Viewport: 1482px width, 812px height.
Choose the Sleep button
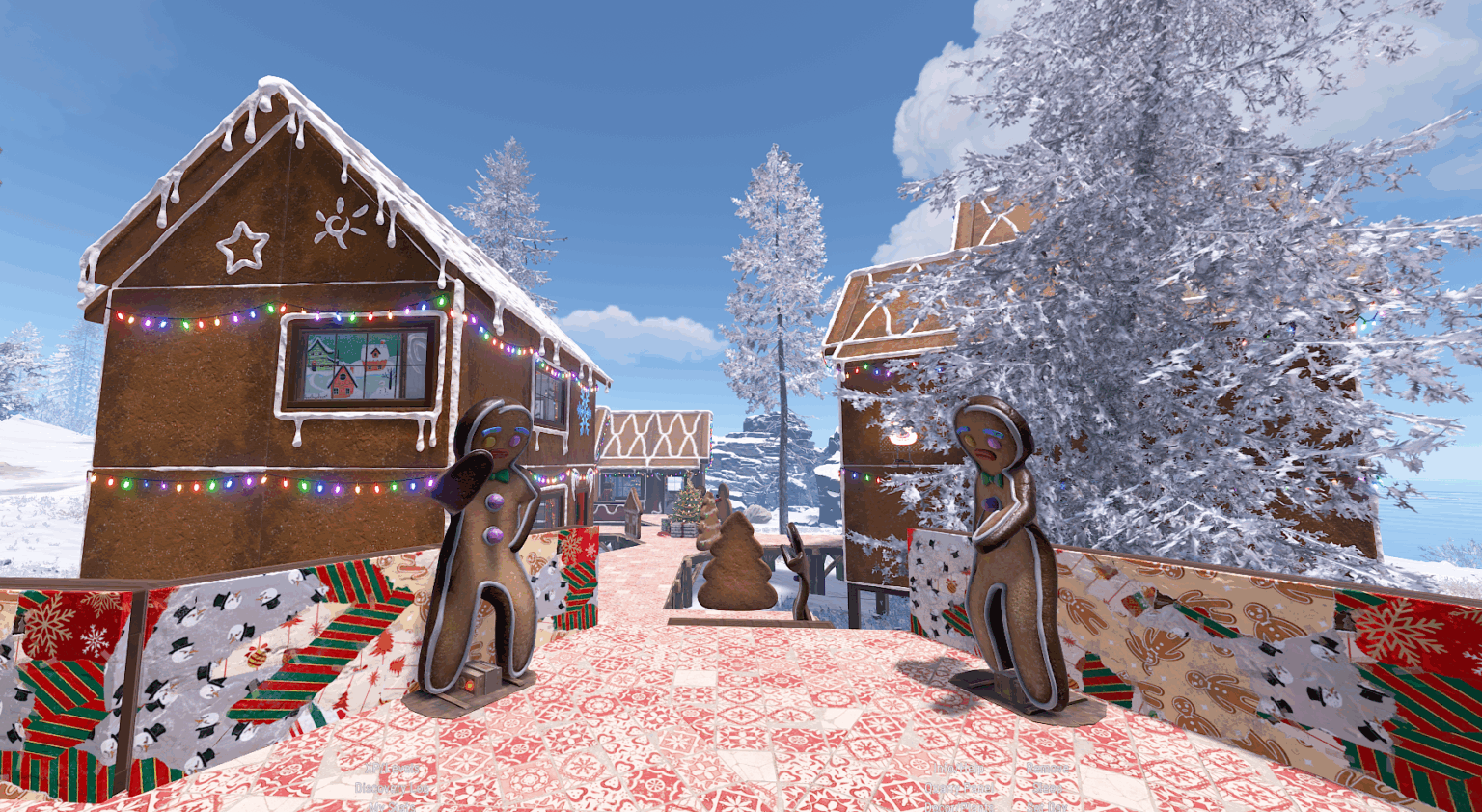point(1048,788)
